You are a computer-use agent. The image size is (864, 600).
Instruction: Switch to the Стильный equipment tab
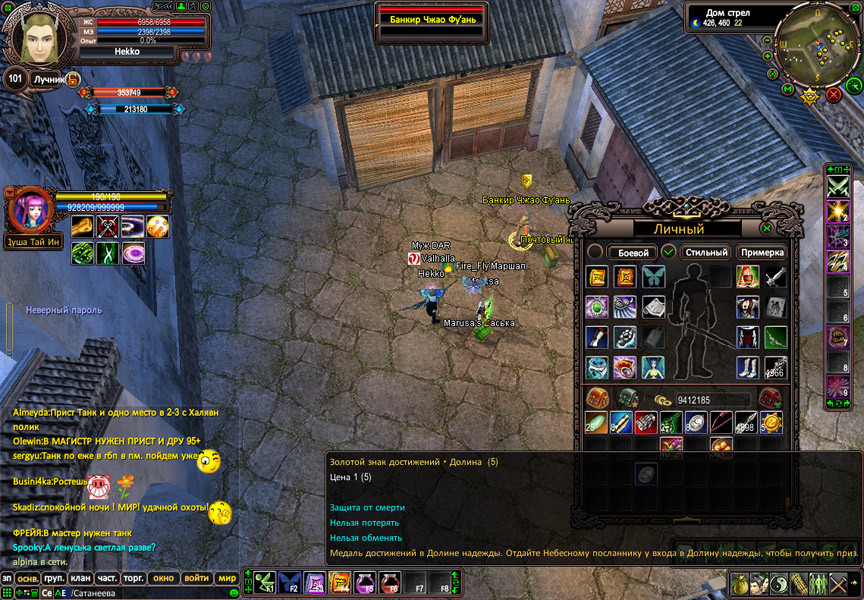706,253
